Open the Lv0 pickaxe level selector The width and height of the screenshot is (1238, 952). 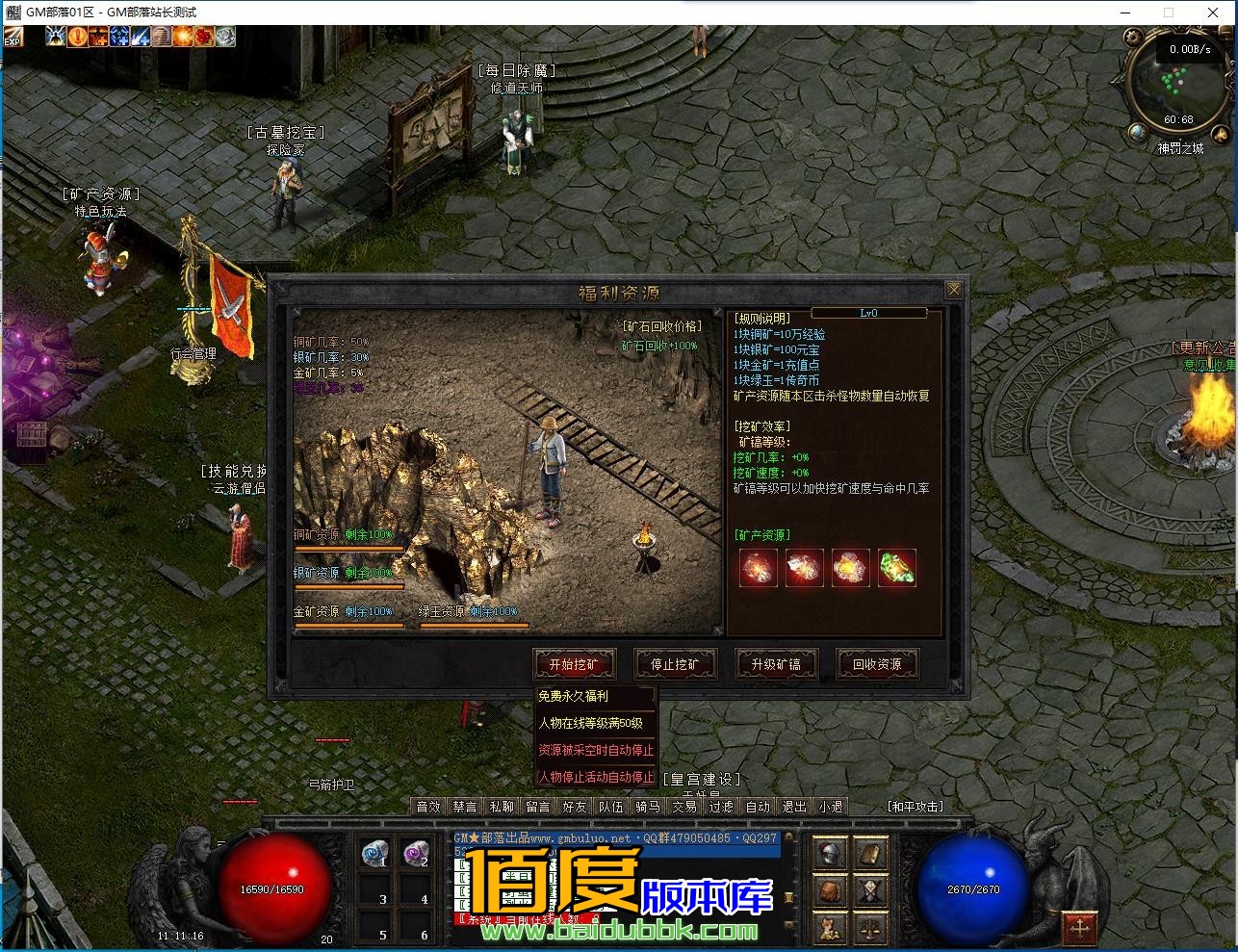869,312
